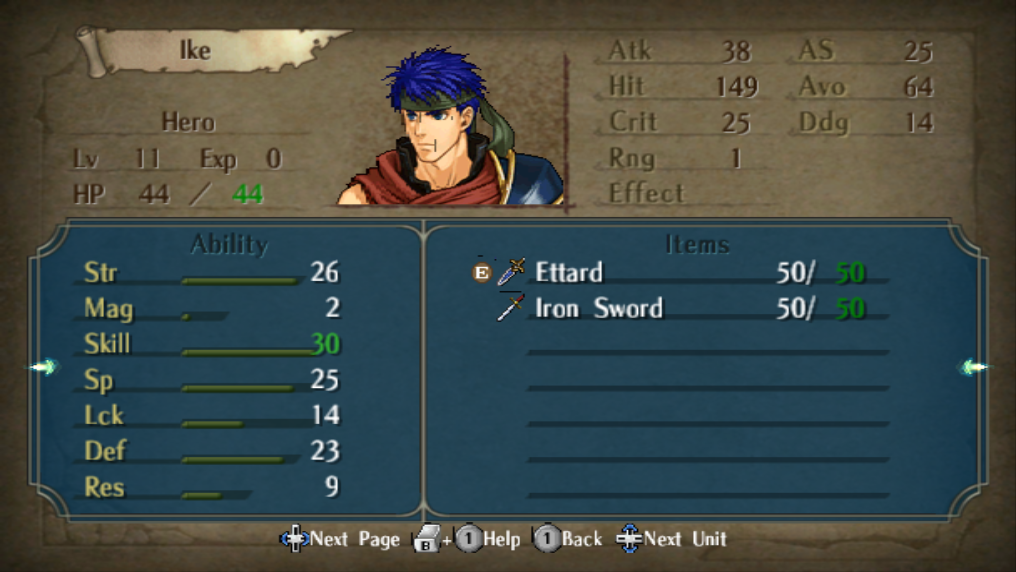The width and height of the screenshot is (1016, 572).
Task: Select the Iron Sword icon
Action: (x=510, y=308)
